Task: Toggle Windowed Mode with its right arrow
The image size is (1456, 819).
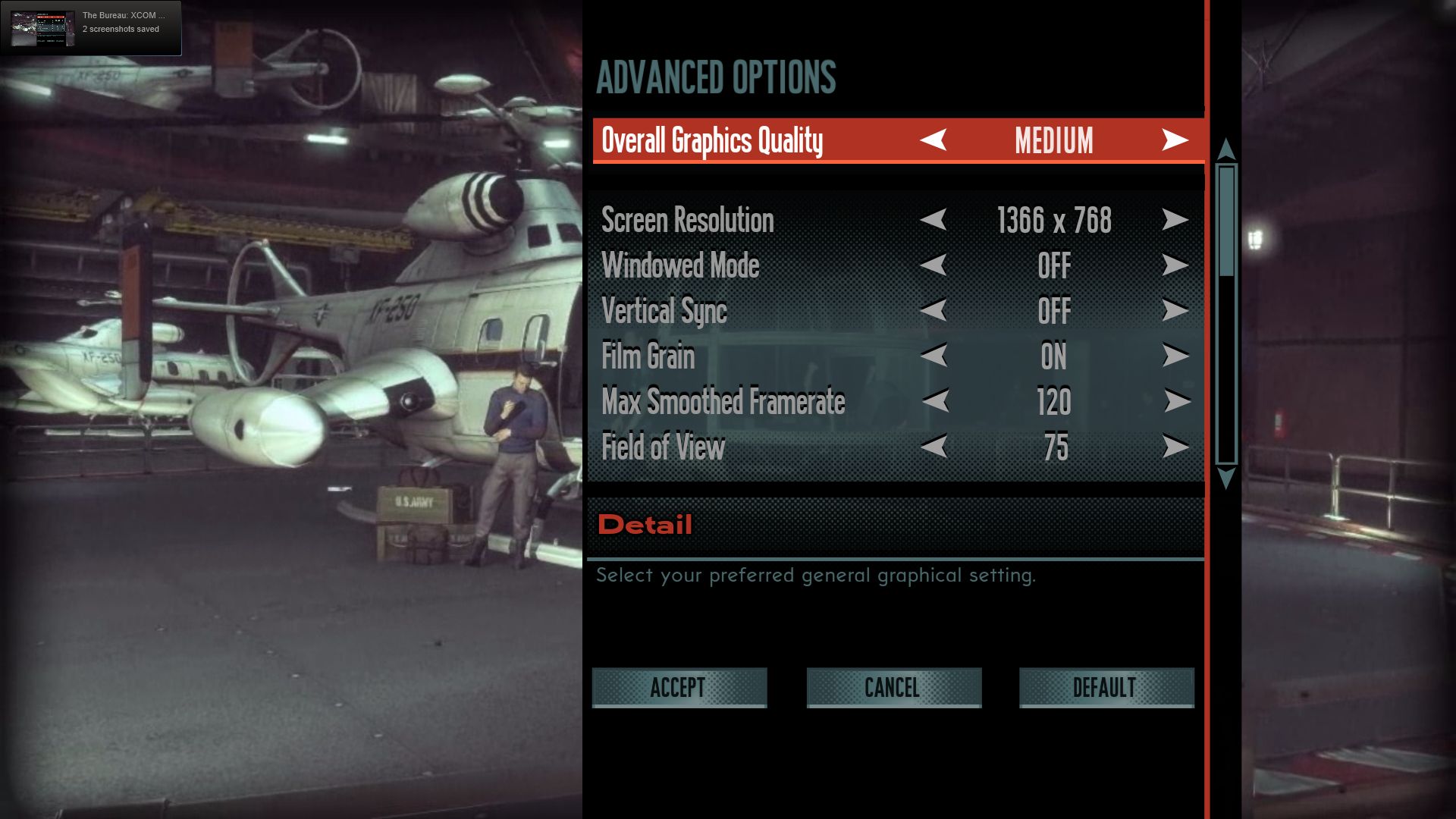Action: tap(1175, 265)
